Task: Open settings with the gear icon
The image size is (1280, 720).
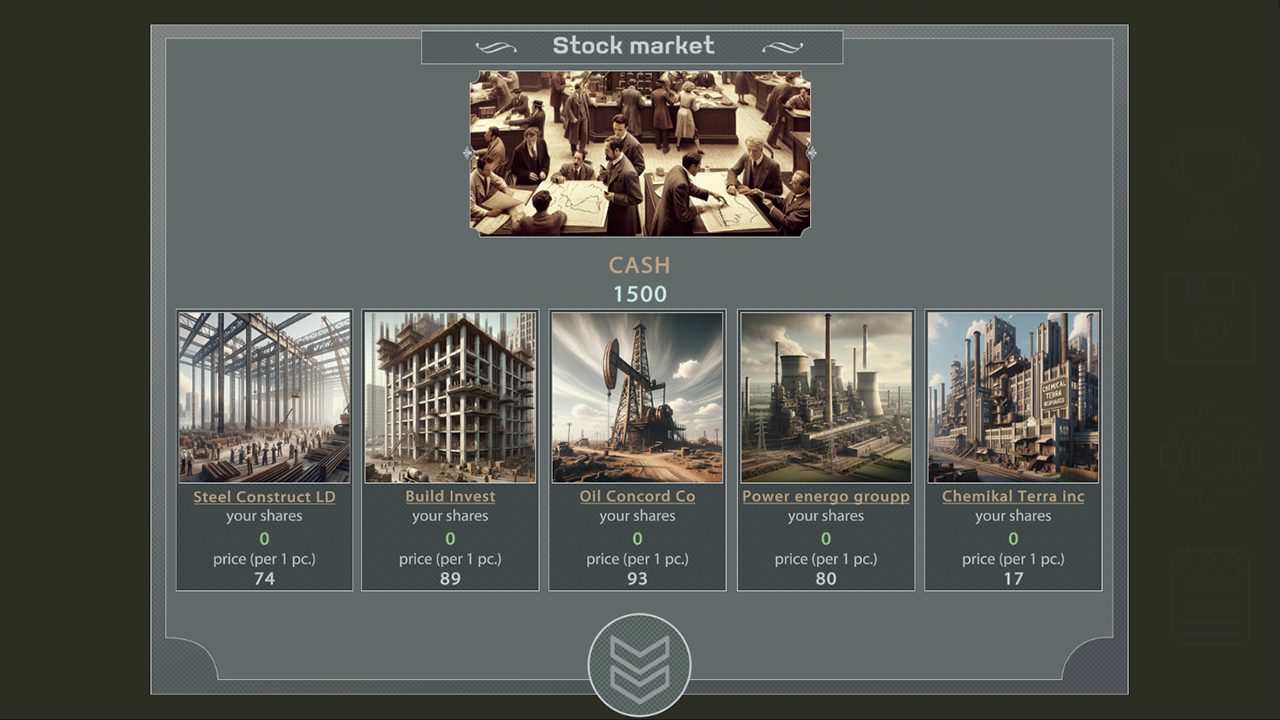Action: click(x=1209, y=454)
